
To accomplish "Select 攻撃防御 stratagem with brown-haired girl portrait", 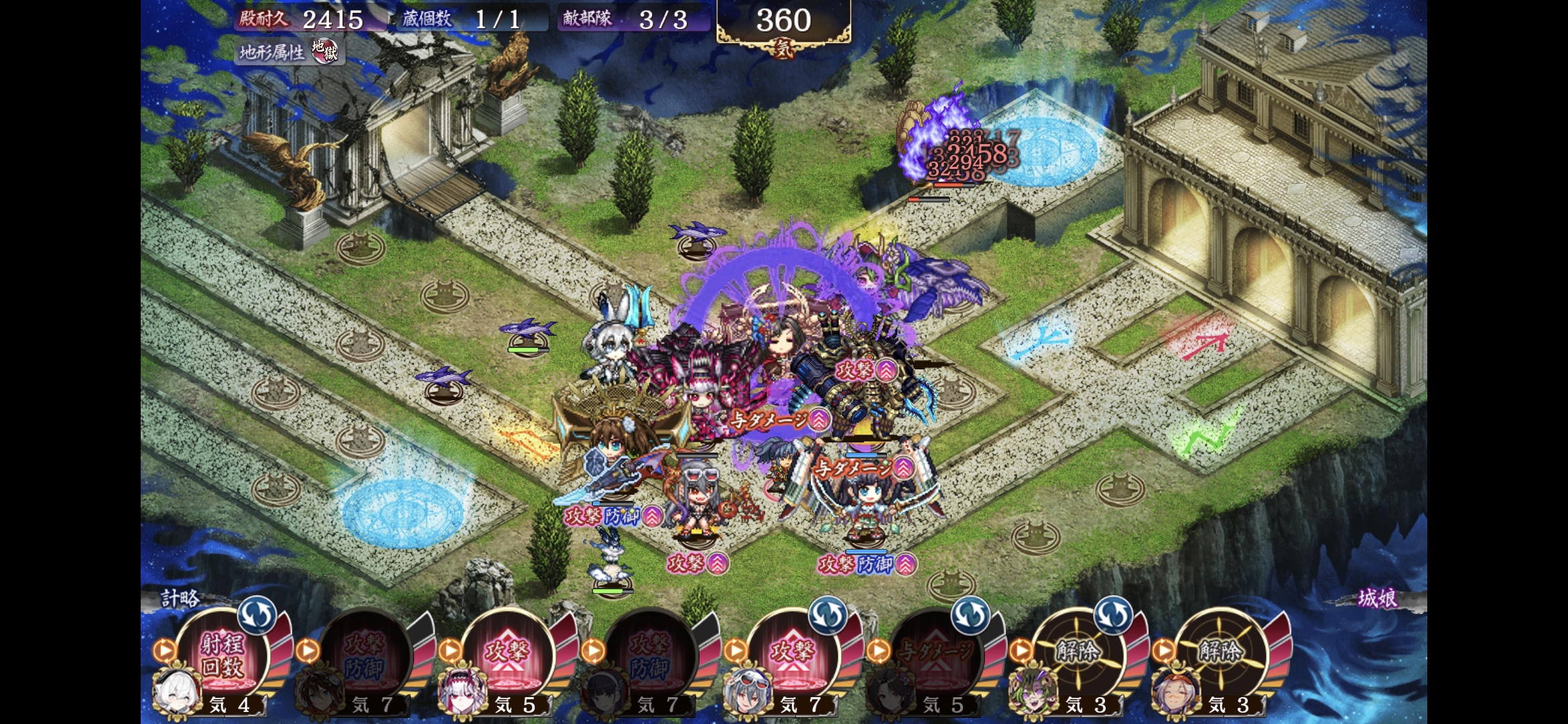I will coord(365,655).
